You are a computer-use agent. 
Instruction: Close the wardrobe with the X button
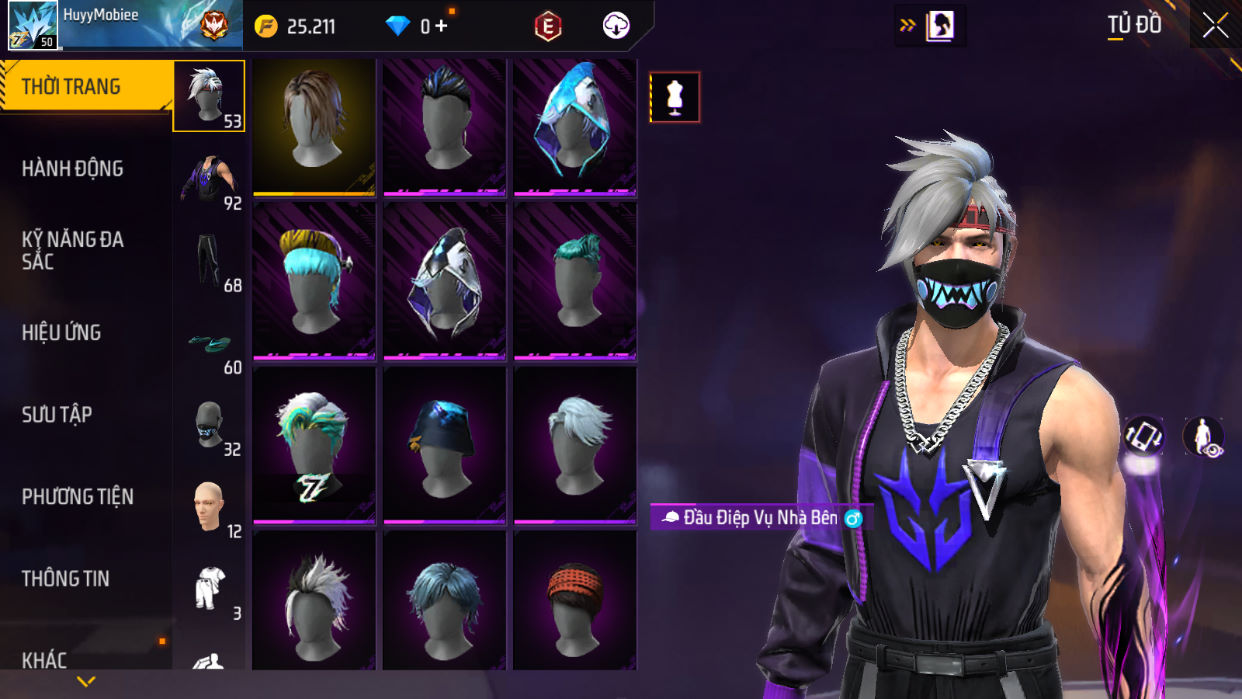point(1215,26)
